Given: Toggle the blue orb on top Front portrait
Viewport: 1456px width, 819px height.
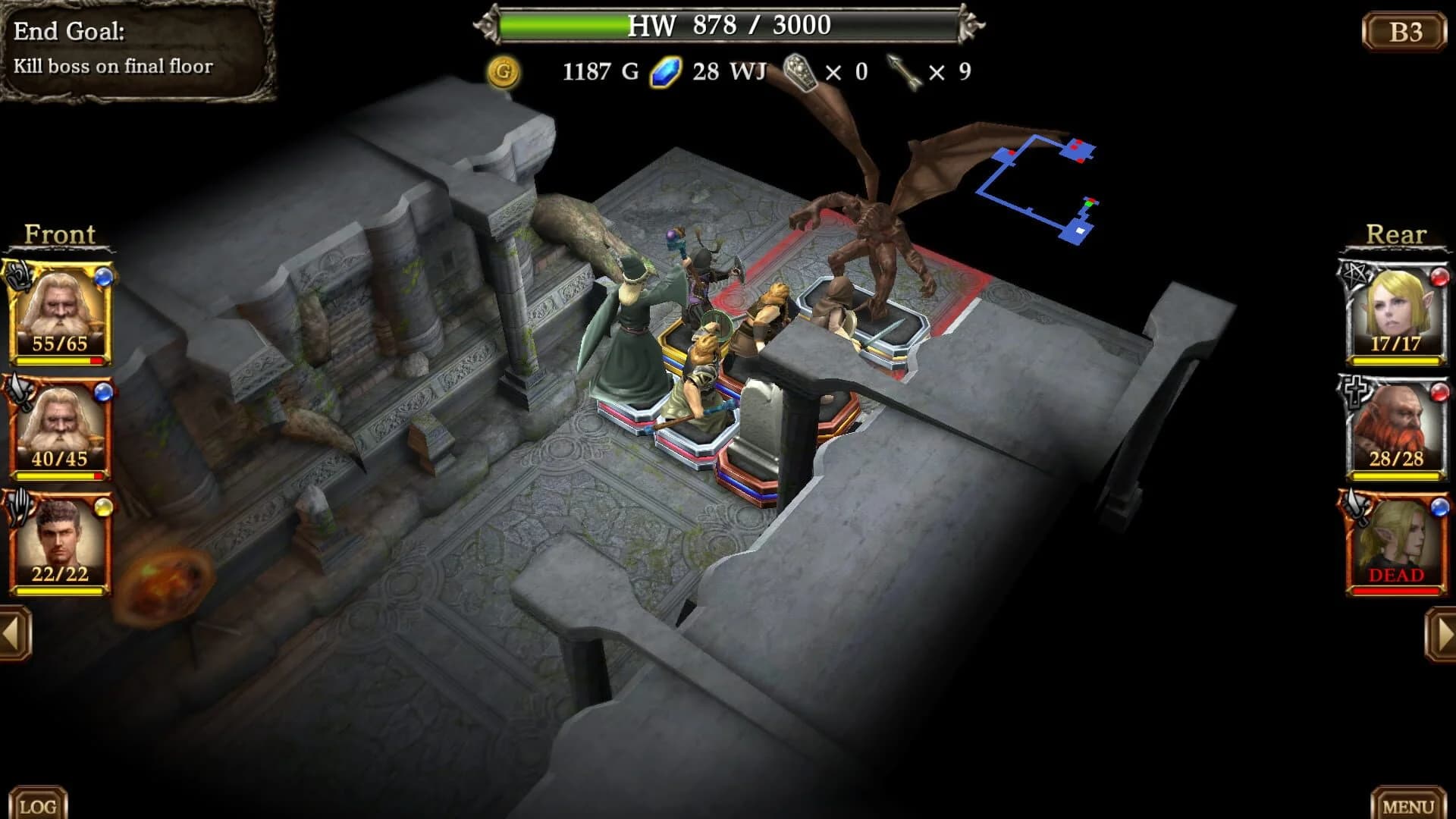Looking at the screenshot, I should point(105,278).
